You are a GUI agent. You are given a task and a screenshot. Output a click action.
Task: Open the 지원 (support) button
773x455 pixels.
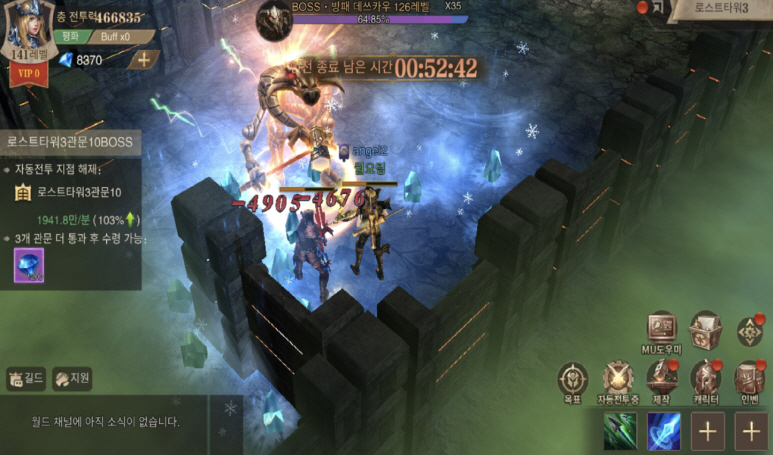point(72,378)
